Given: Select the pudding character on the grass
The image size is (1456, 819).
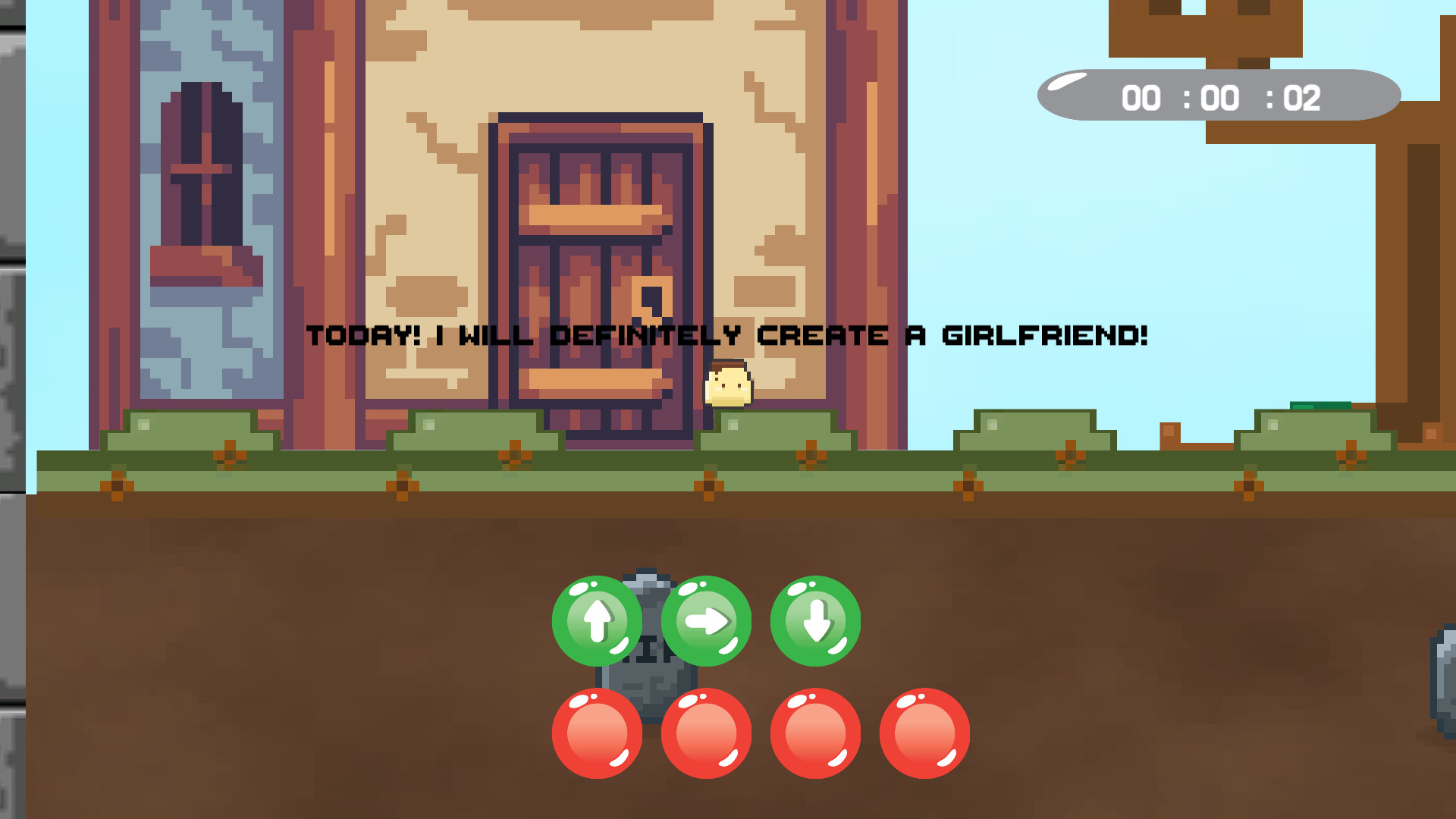Looking at the screenshot, I should click(726, 383).
